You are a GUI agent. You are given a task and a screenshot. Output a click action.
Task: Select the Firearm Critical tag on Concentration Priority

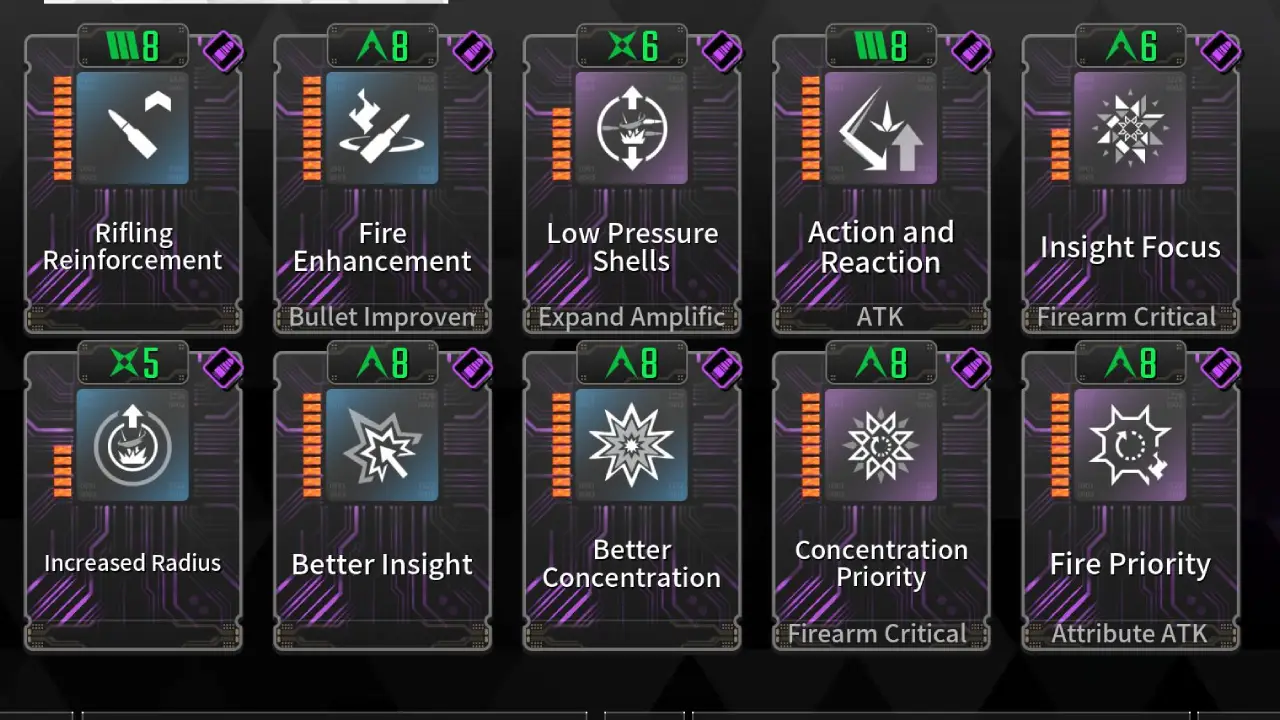tap(880, 633)
